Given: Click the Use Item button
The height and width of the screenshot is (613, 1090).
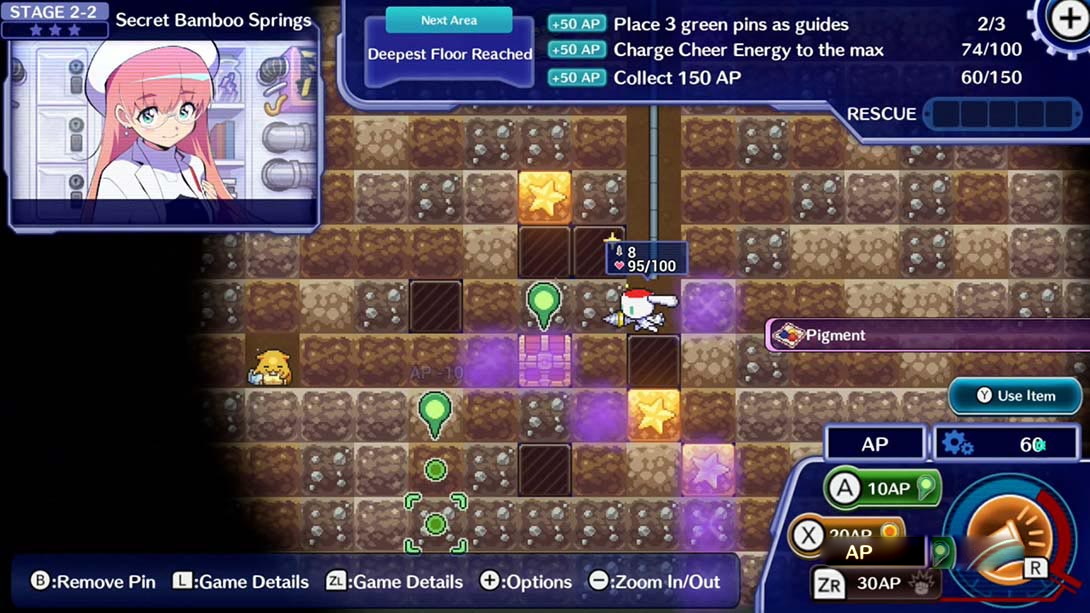Looking at the screenshot, I should pos(1014,396).
